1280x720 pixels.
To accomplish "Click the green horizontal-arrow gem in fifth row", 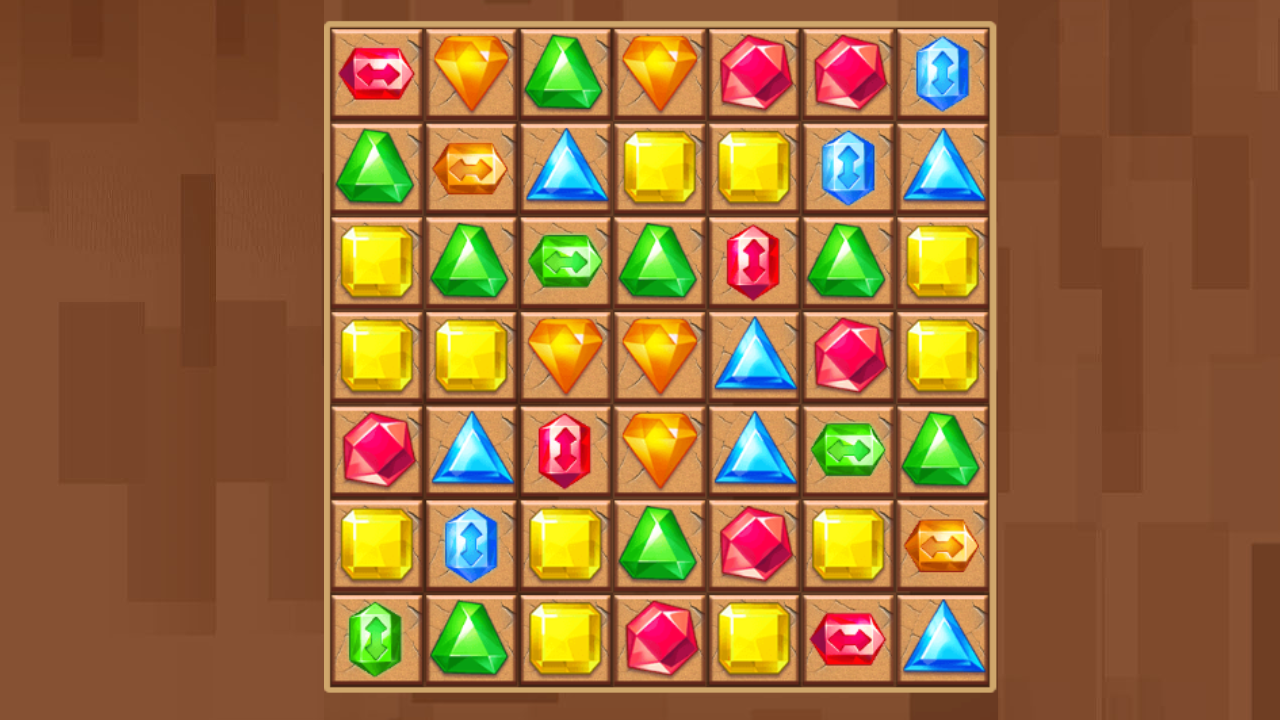I will [849, 450].
